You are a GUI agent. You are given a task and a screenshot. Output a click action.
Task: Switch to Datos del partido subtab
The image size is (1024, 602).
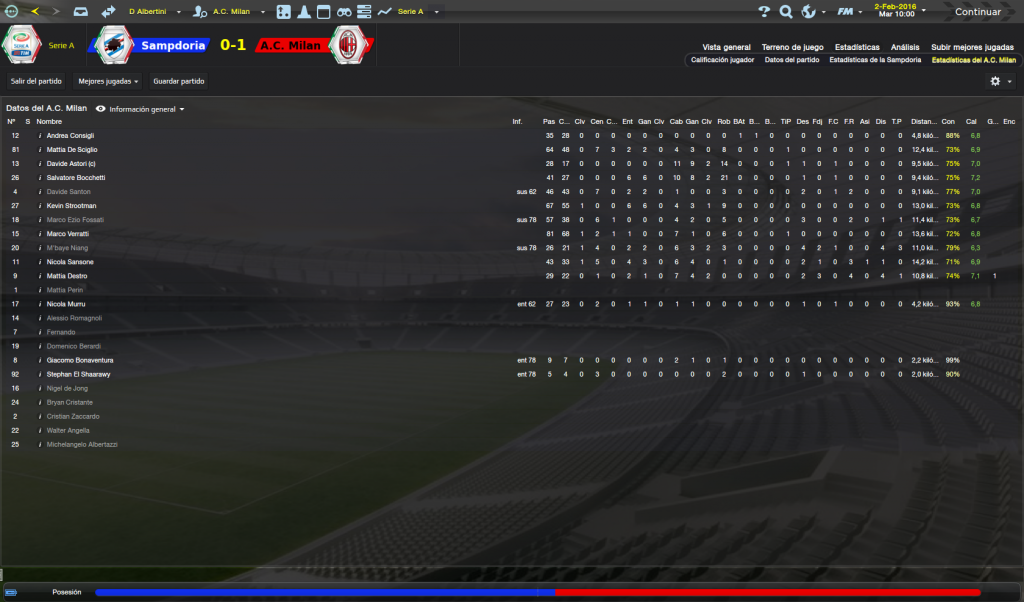pyautogui.click(x=792, y=60)
